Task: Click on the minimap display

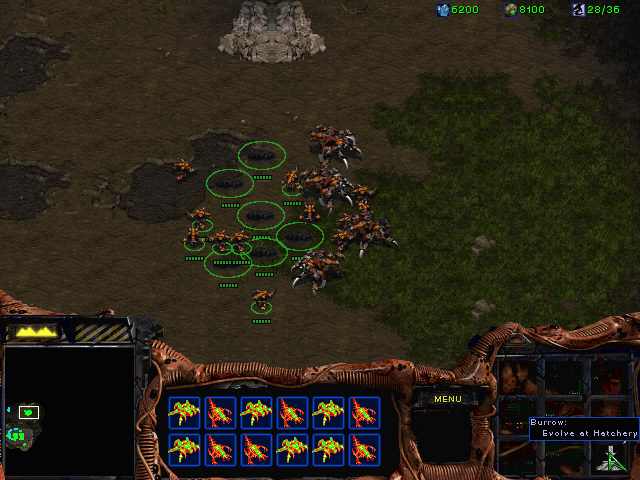Action: pyautogui.click(x=69, y=411)
